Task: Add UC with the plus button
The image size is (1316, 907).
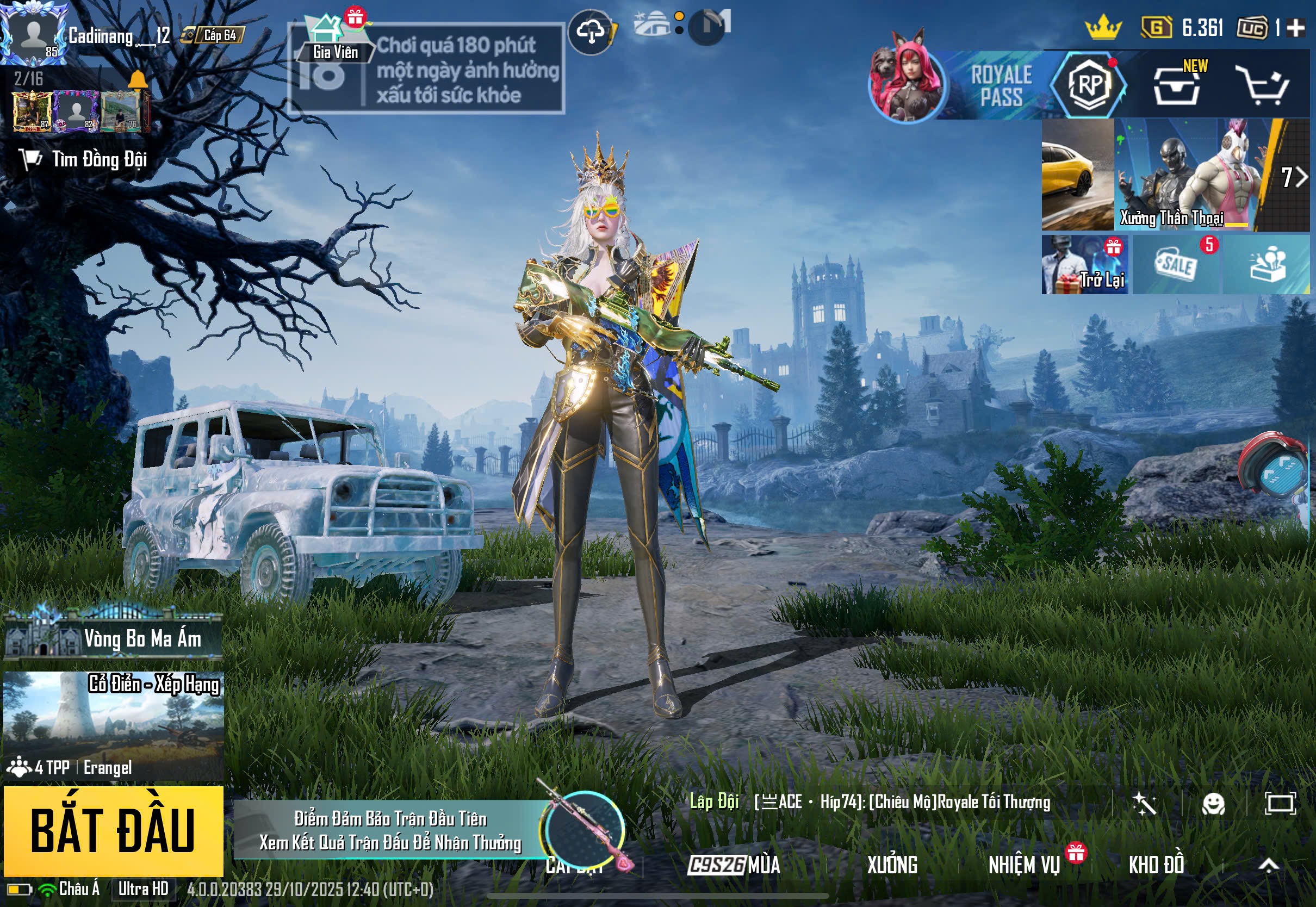Action: point(1295,28)
